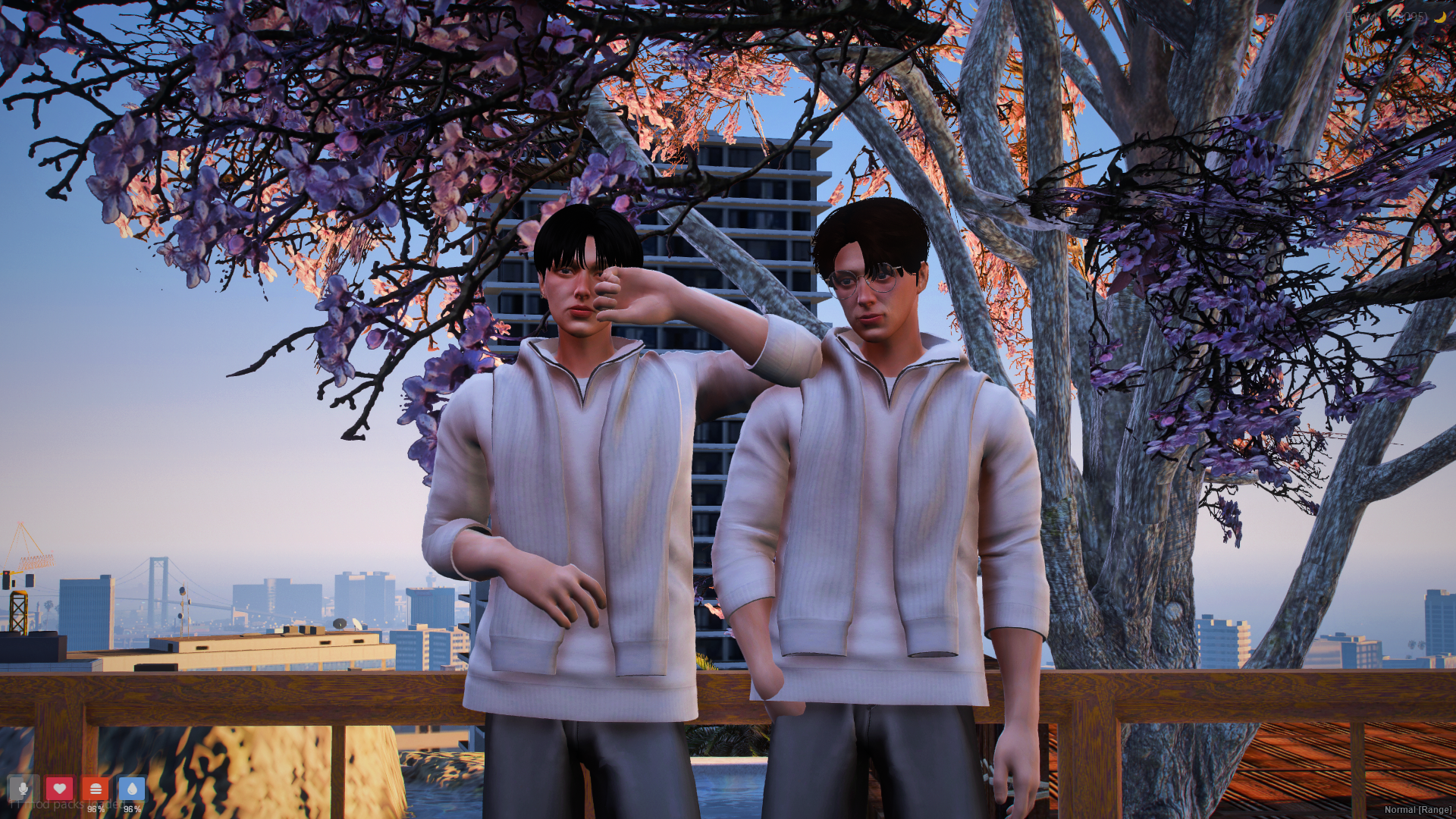Viewport: 1456px width, 819px height.
Task: Click the Normal [Range] voice indicator
Action: (1417, 810)
